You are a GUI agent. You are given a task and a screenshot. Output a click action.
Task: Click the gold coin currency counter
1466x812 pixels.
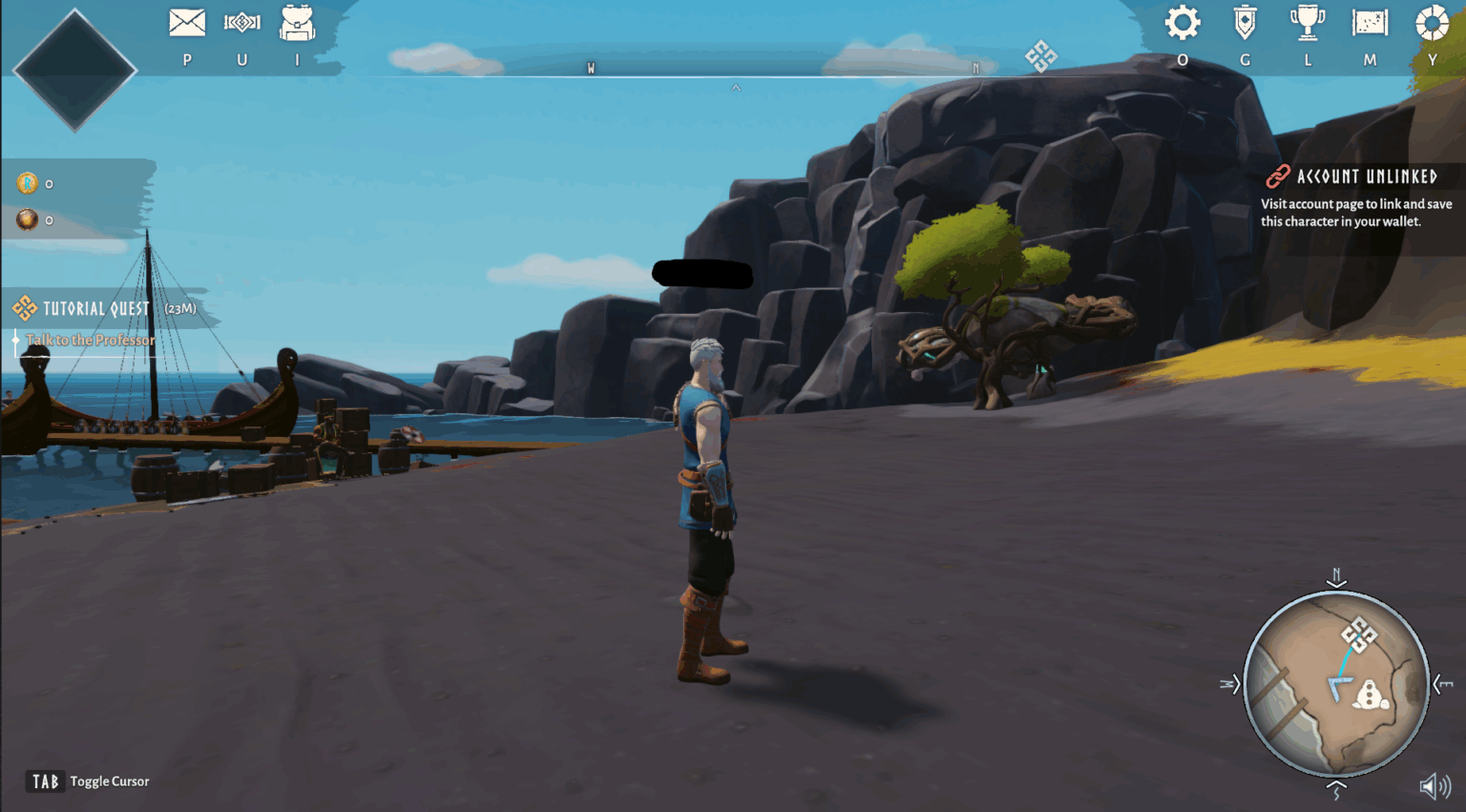[x=34, y=183]
